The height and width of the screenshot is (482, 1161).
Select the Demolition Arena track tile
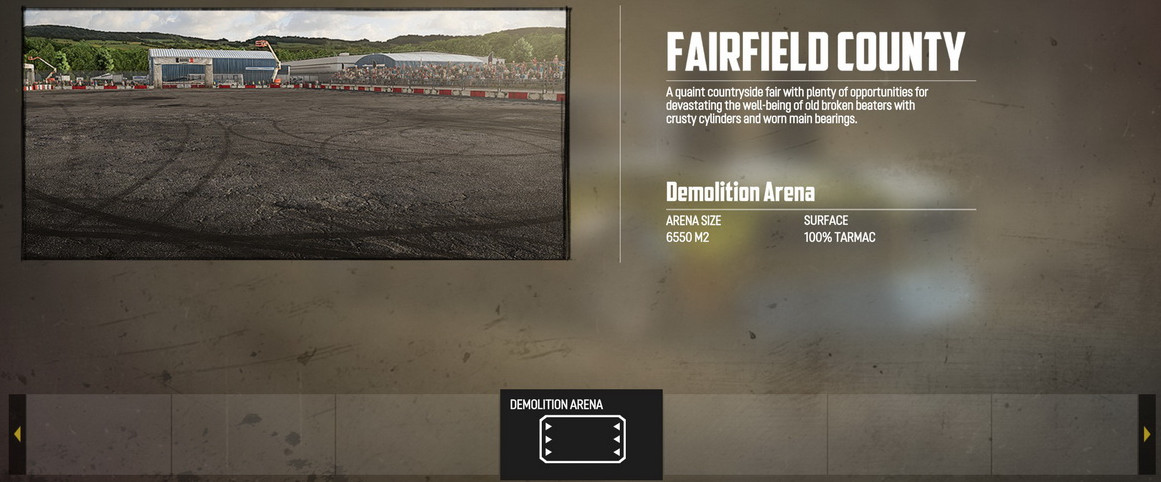[x=581, y=434]
